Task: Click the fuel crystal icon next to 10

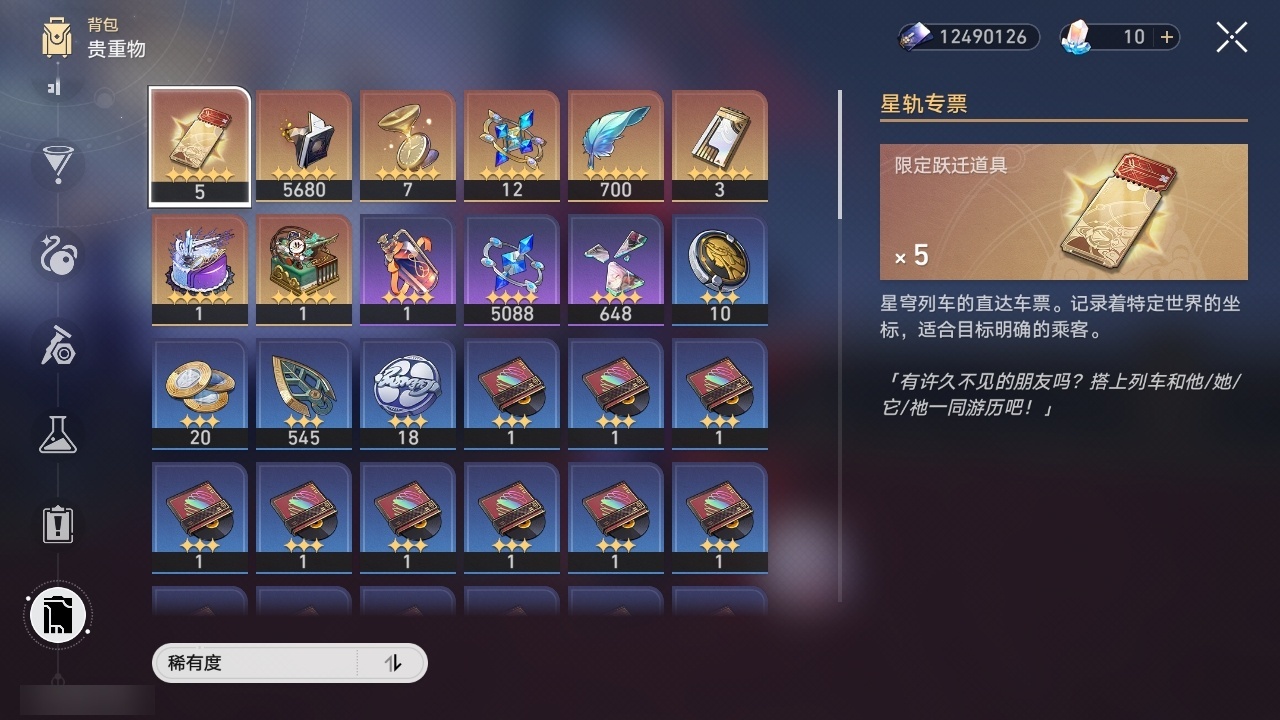Action: [1075, 37]
